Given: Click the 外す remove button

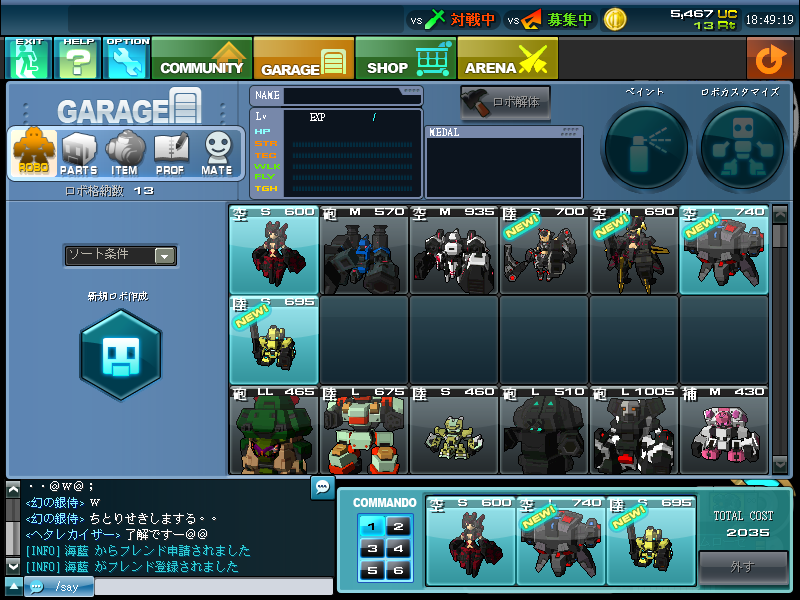Looking at the screenshot, I should click(742, 567).
